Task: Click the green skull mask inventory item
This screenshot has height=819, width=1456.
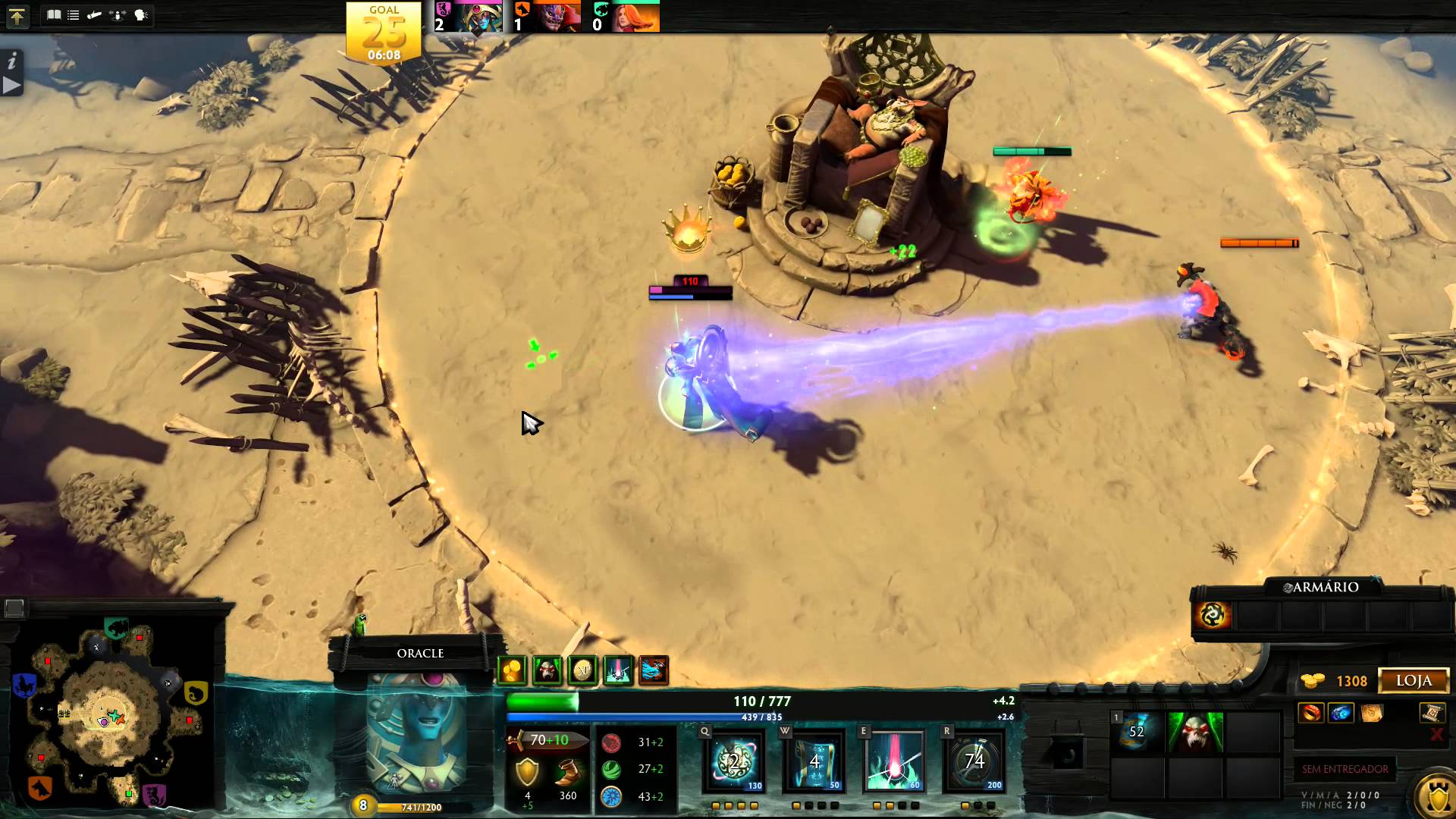Action: coord(1194,733)
